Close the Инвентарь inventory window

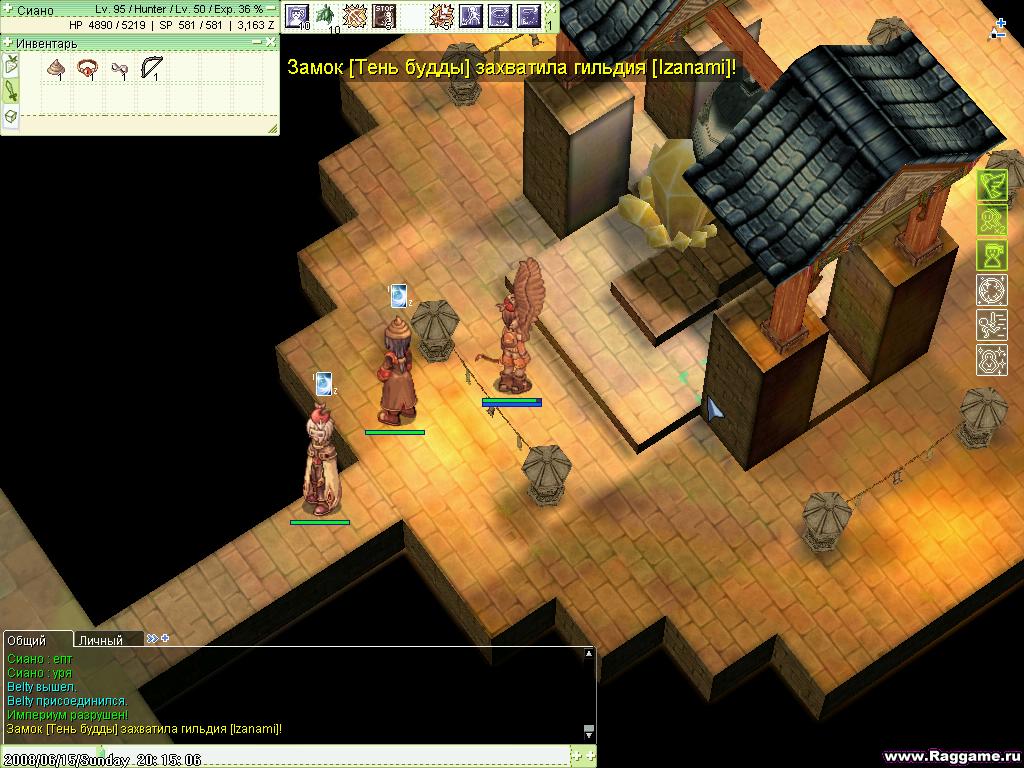click(271, 43)
